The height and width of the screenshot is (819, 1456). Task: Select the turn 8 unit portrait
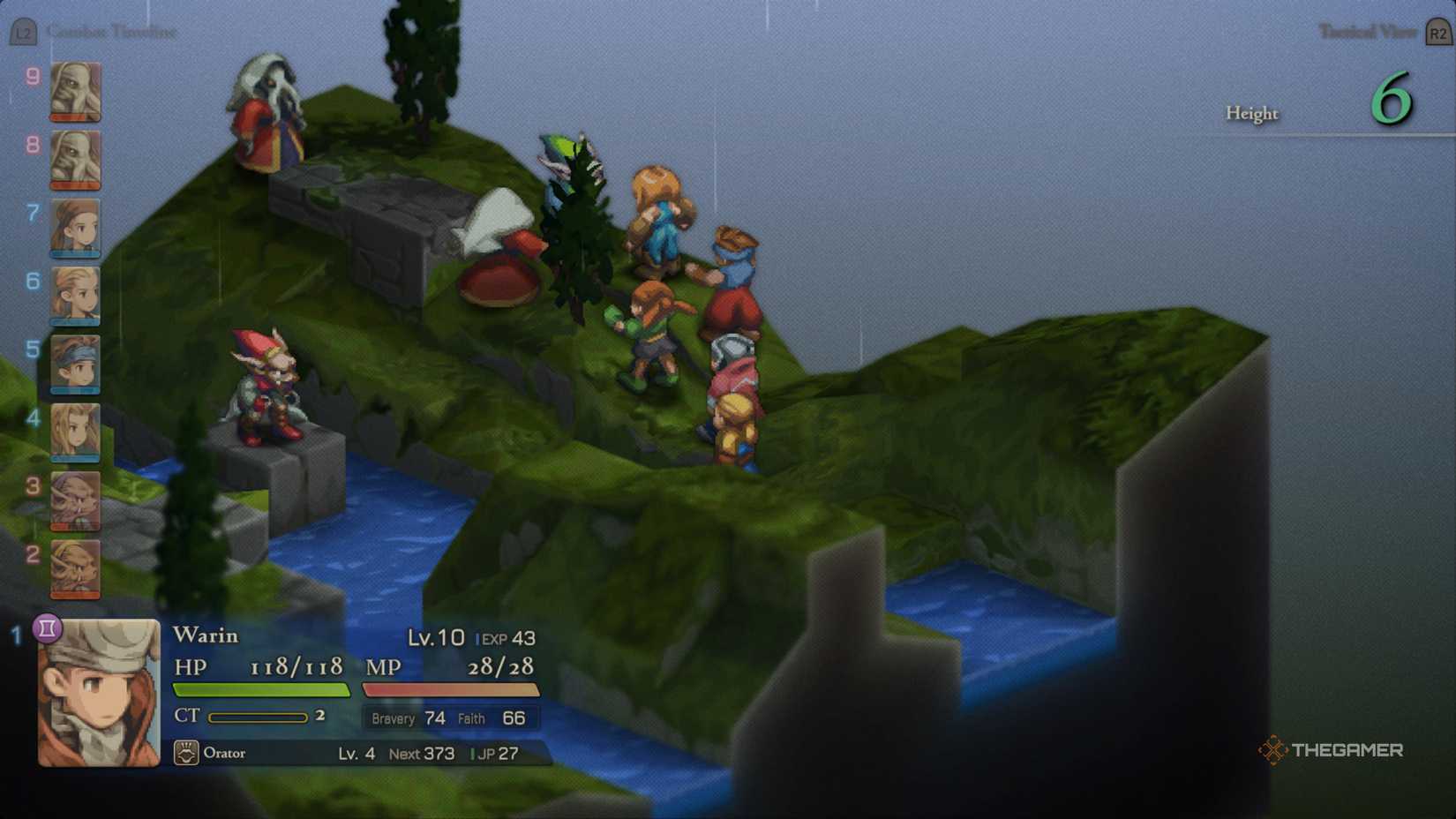(75, 161)
